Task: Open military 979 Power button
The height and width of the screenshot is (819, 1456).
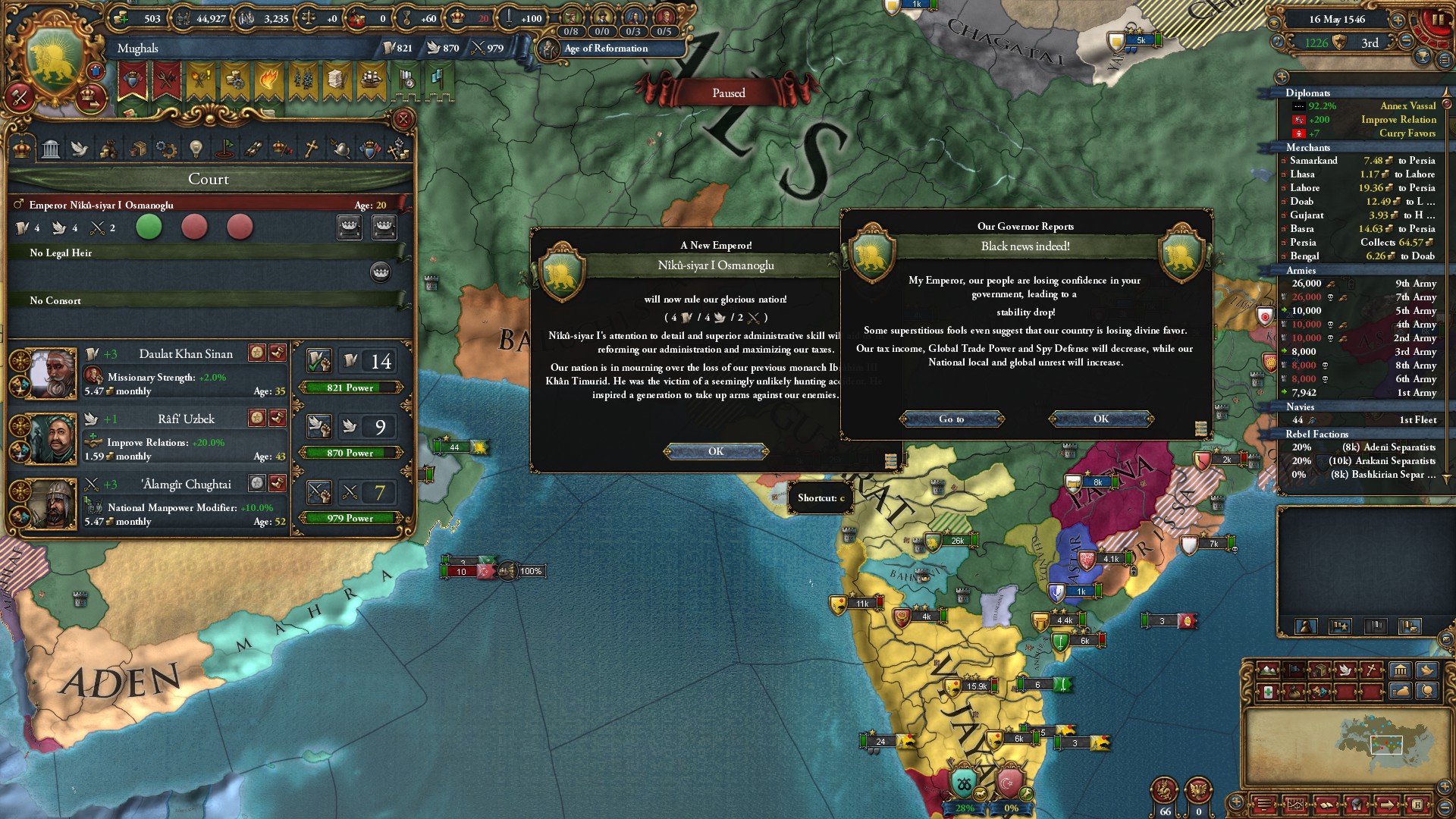Action: click(350, 518)
